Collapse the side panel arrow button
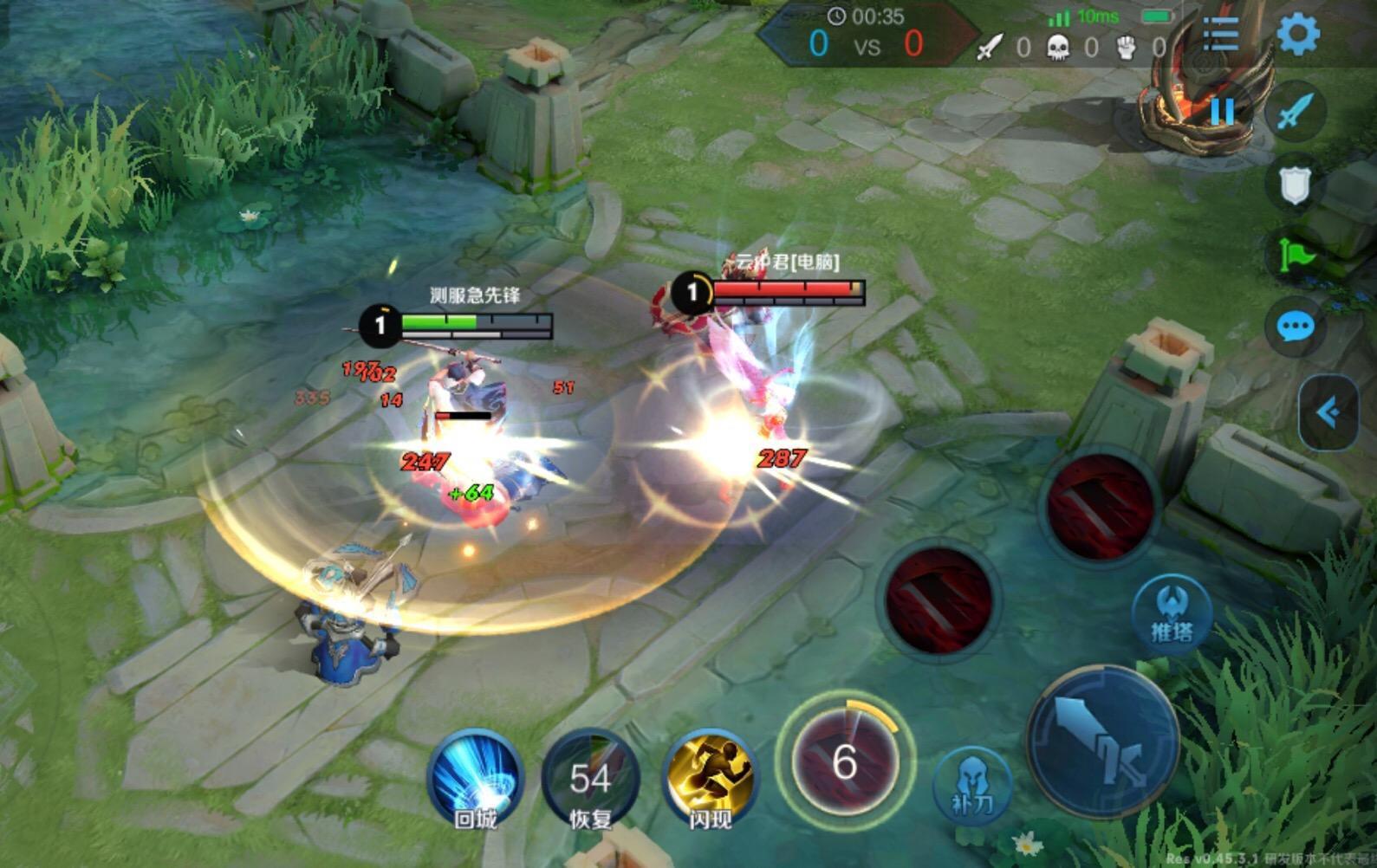Image resolution: width=1377 pixels, height=868 pixels. [1328, 413]
